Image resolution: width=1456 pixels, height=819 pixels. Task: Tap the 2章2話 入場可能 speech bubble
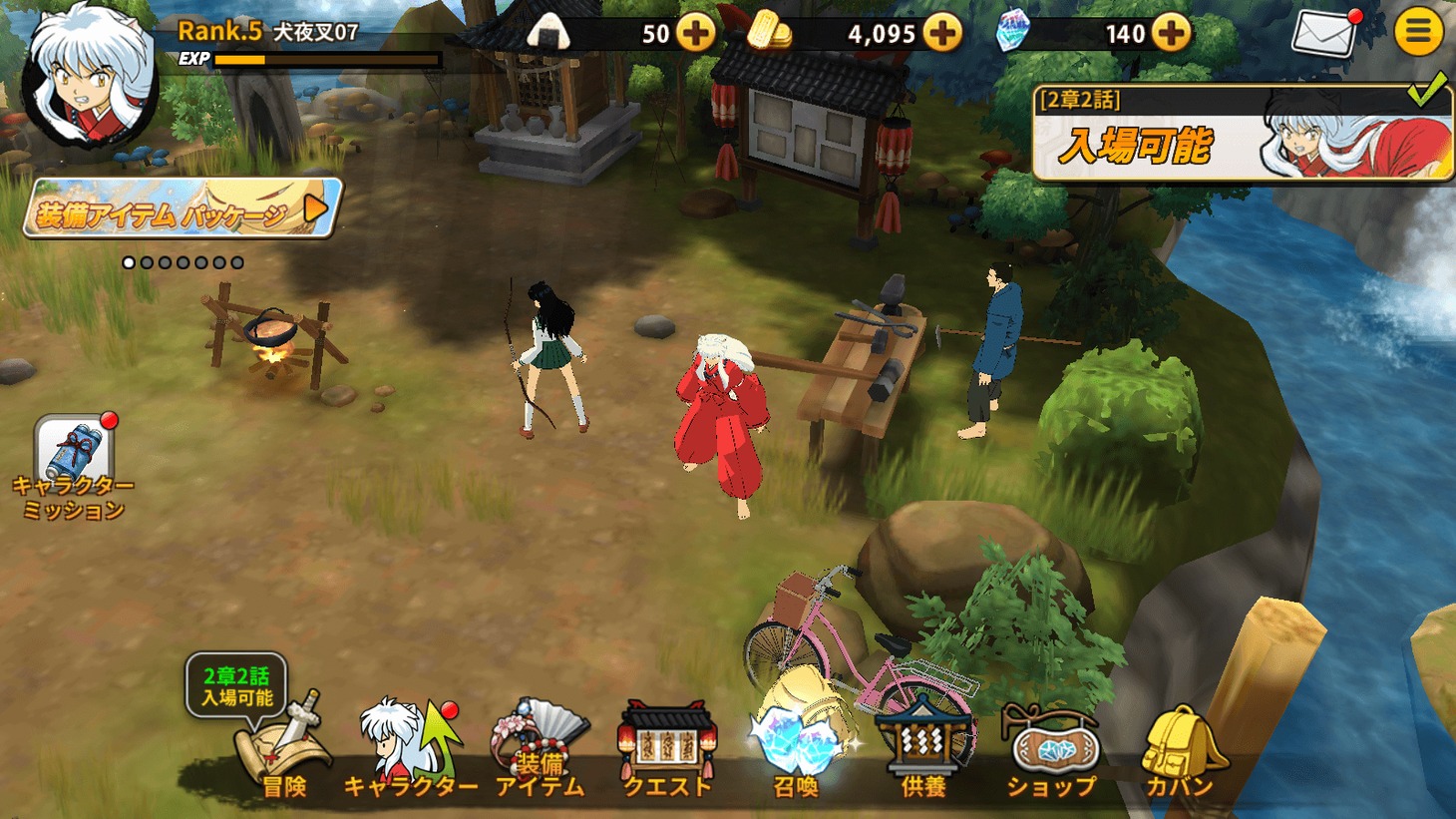[x=236, y=686]
